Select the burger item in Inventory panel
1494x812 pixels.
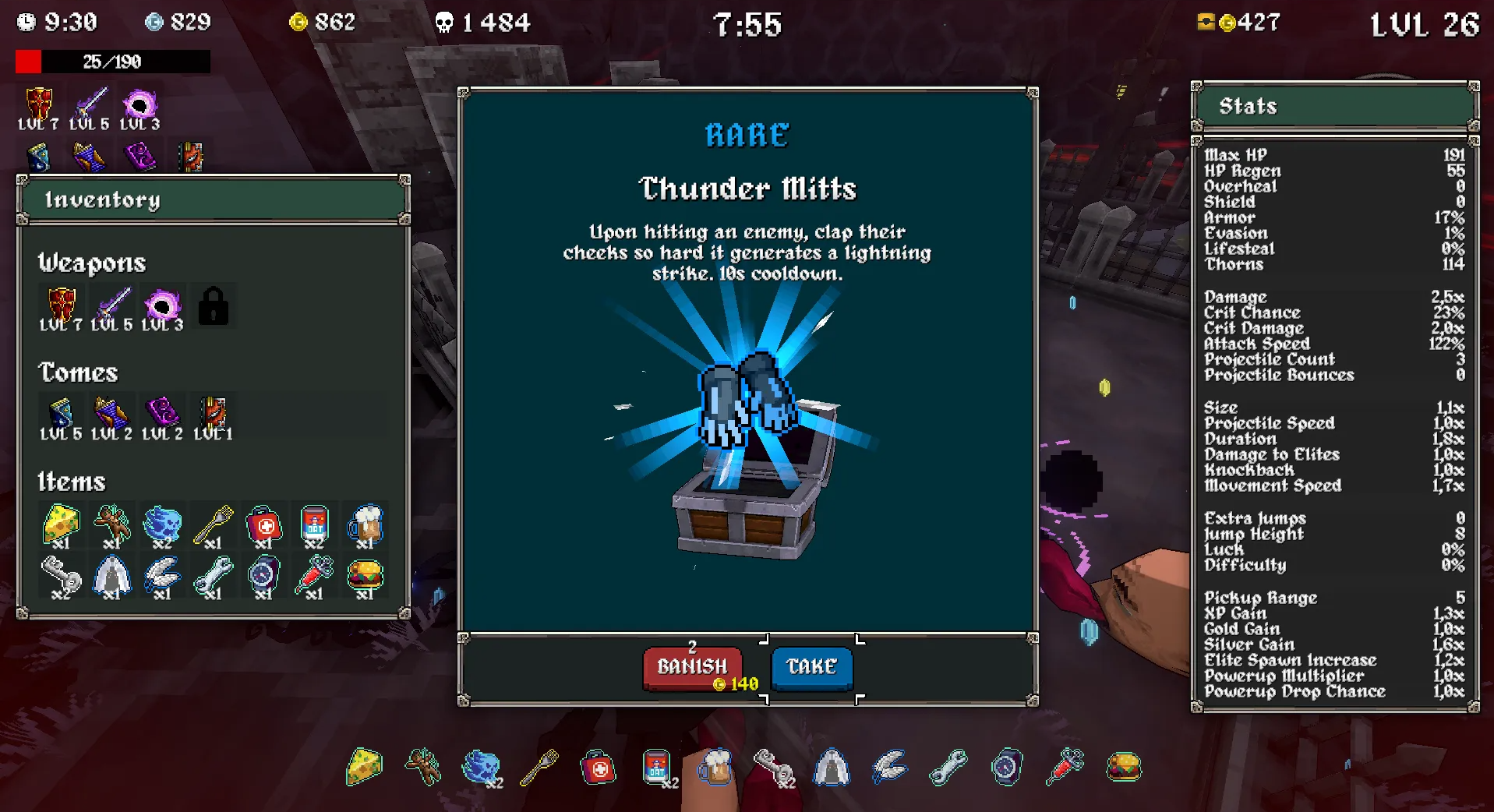click(365, 577)
